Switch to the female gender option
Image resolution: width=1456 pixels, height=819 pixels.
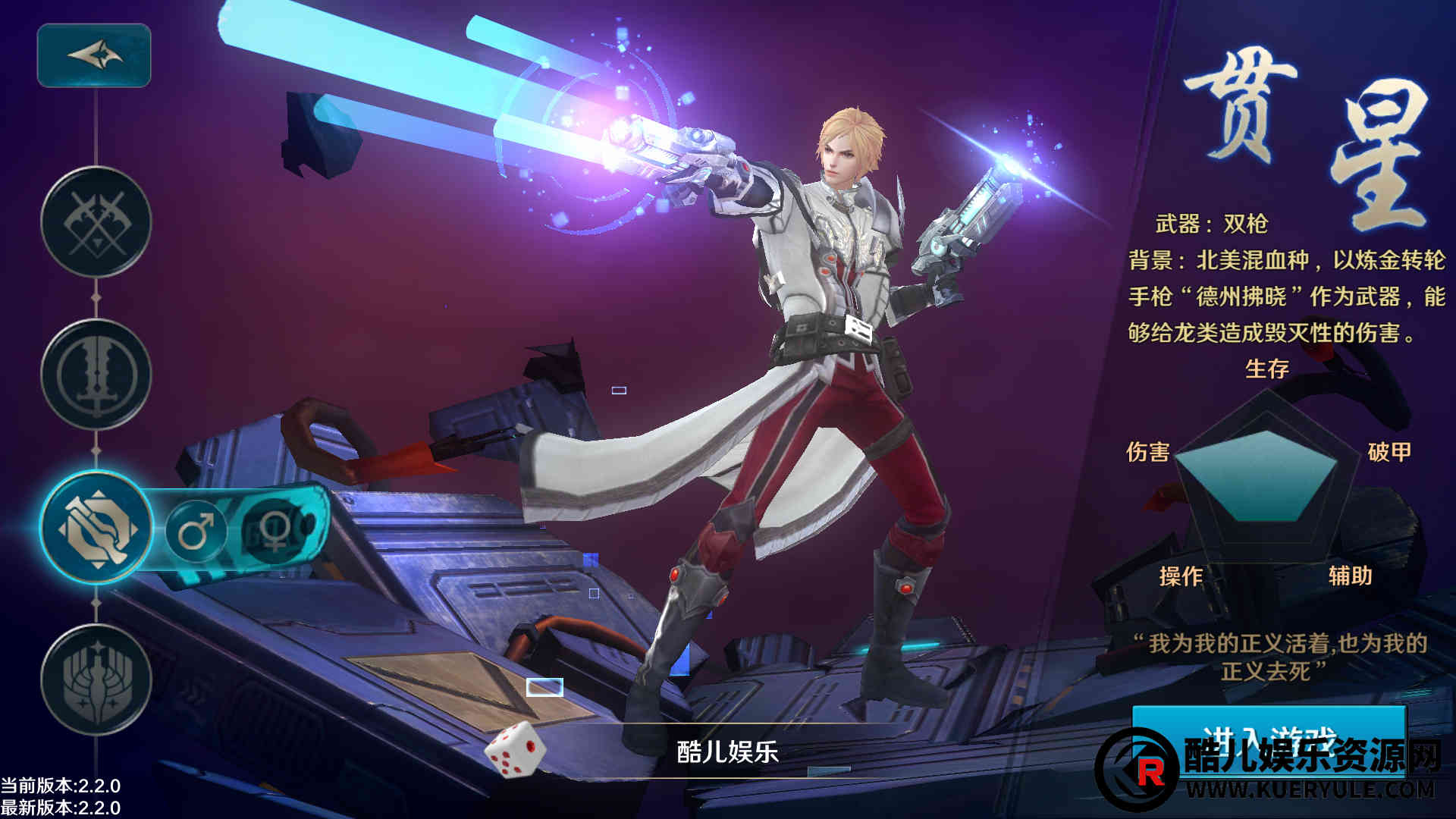(x=275, y=529)
